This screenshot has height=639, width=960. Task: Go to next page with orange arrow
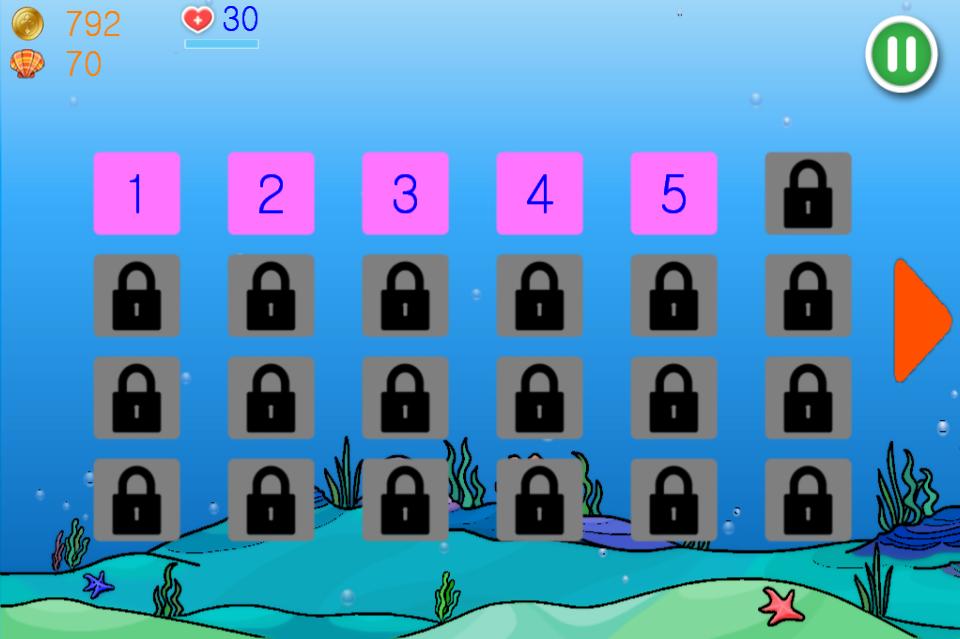pyautogui.click(x=919, y=321)
